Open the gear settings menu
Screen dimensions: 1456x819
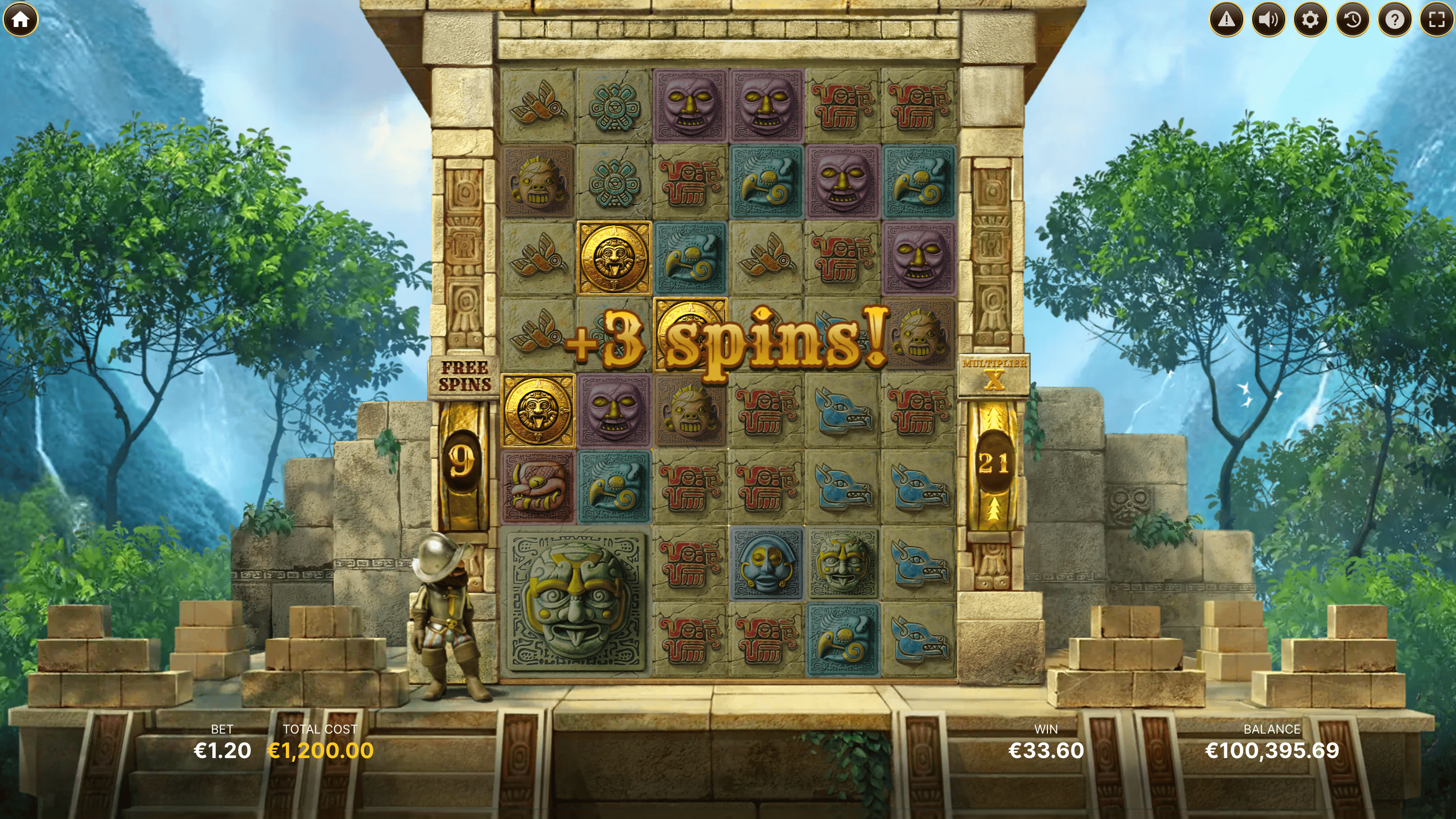(1310, 20)
